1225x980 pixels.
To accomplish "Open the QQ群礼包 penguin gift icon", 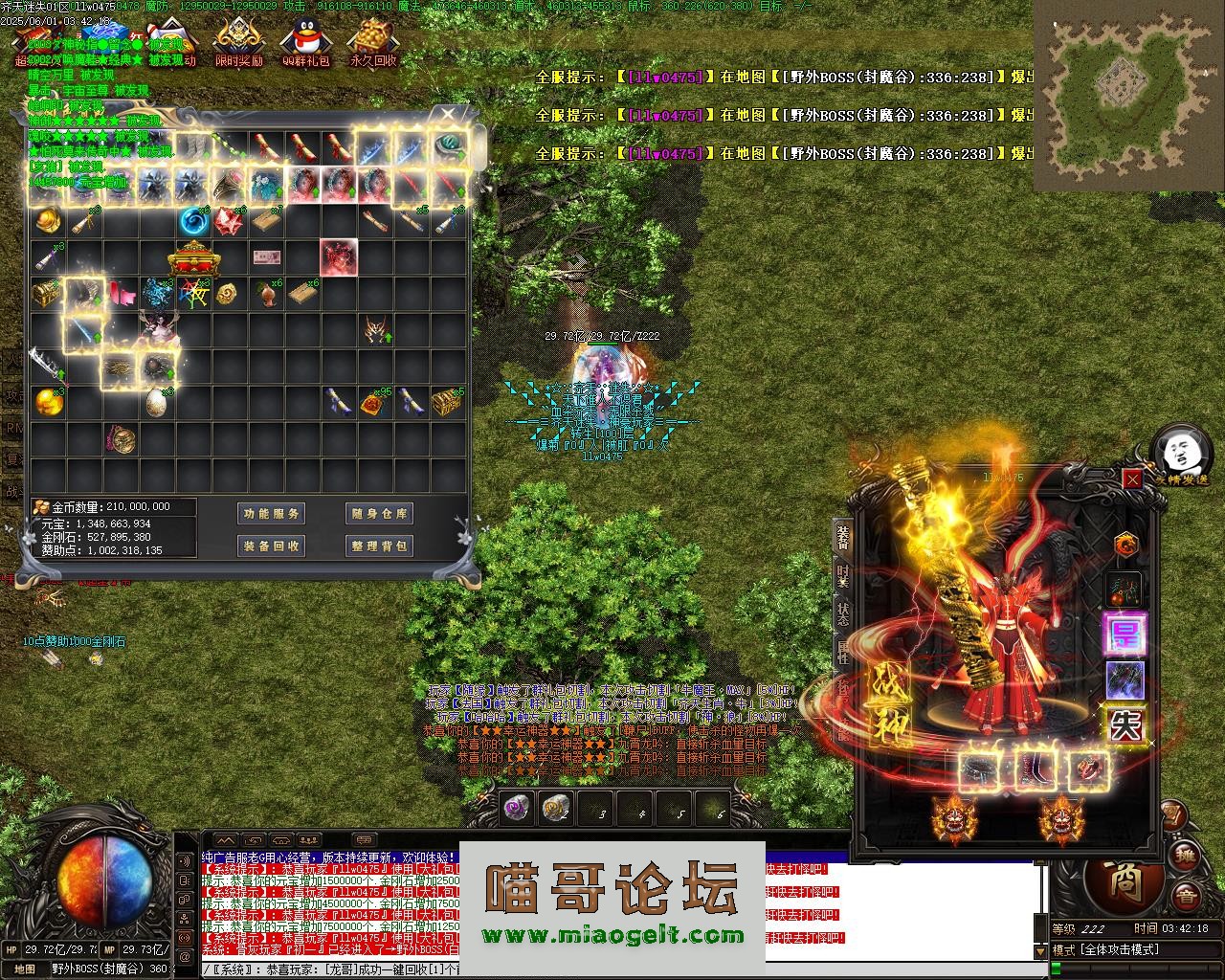I will (x=305, y=44).
